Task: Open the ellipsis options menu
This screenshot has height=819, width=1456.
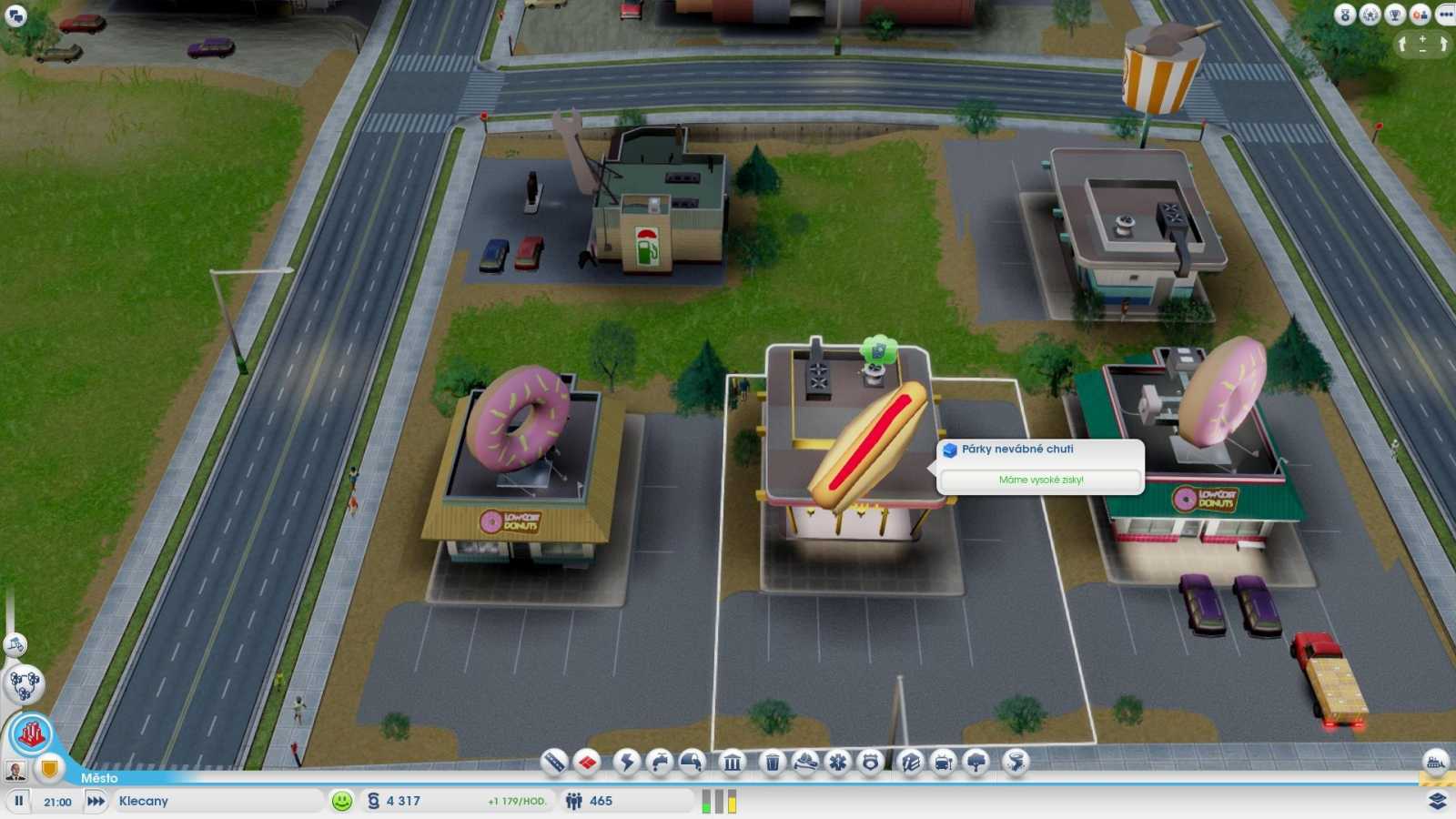Action: tap(1445, 14)
